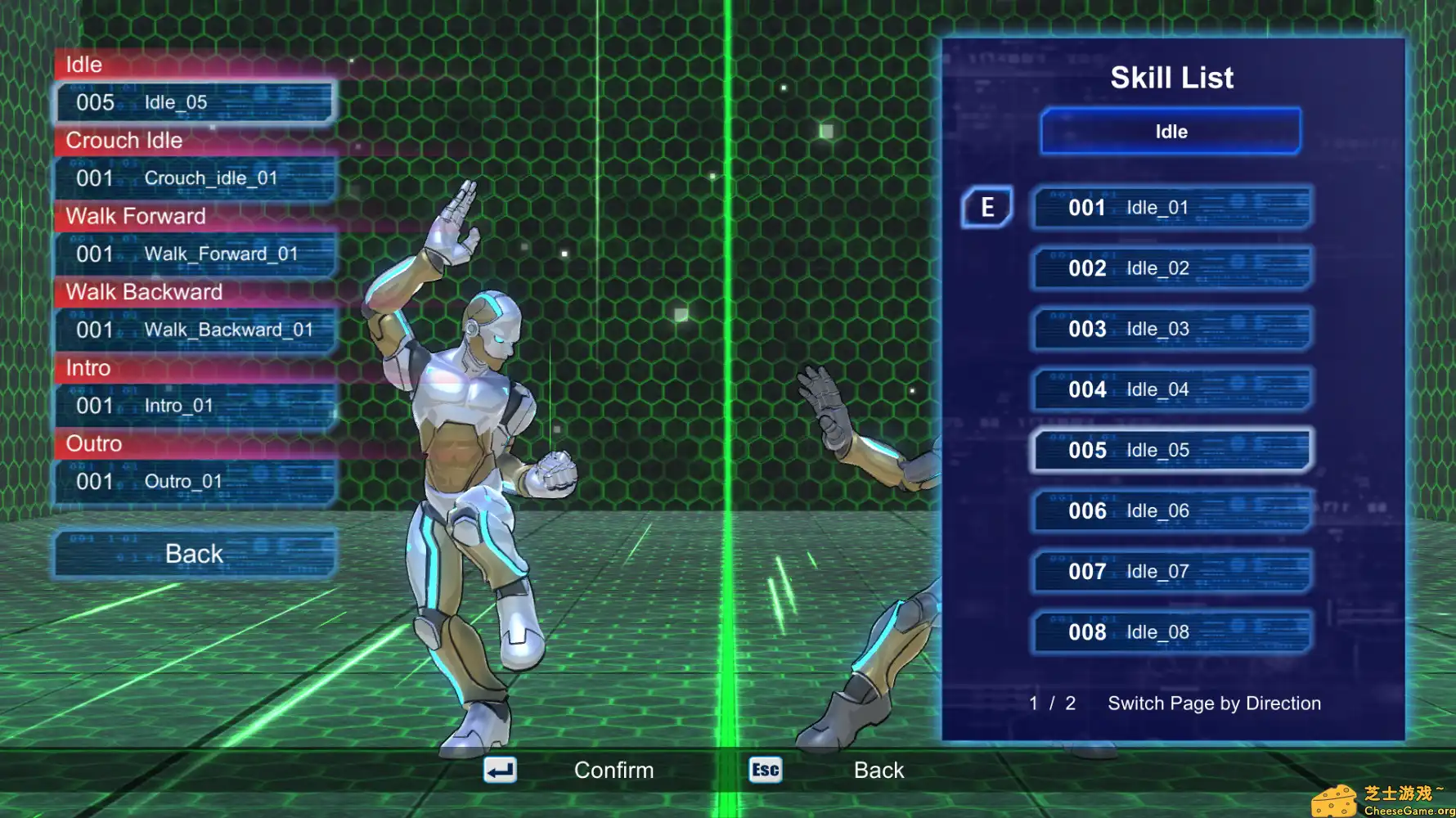This screenshot has width=1456, height=818.
Task: Select Idle_06 in the Skill List
Action: pyautogui.click(x=1170, y=510)
